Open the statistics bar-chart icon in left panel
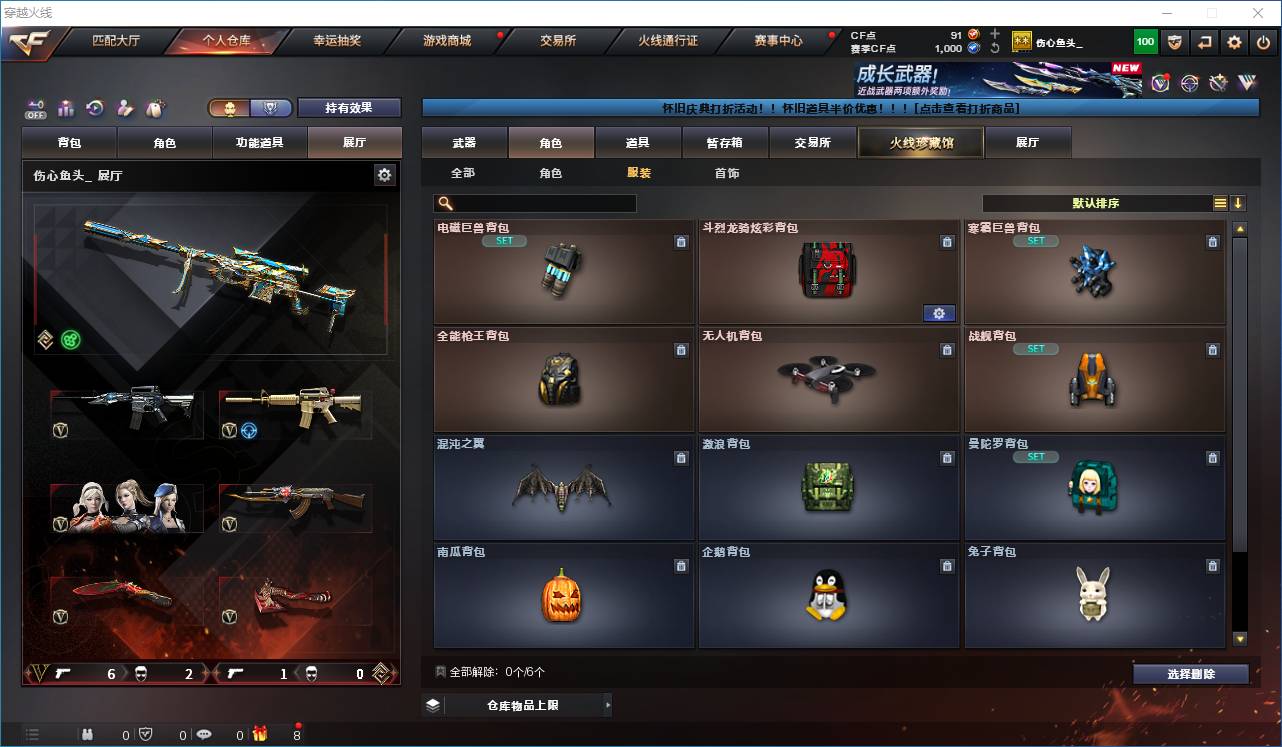This screenshot has width=1282, height=747. coord(64,108)
